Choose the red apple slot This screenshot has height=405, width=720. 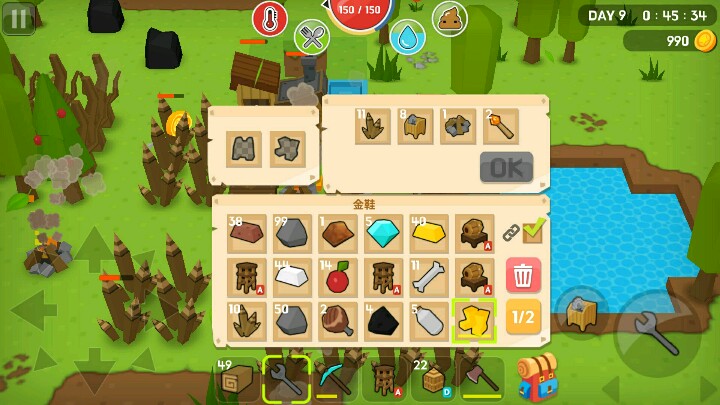pyautogui.click(x=338, y=277)
